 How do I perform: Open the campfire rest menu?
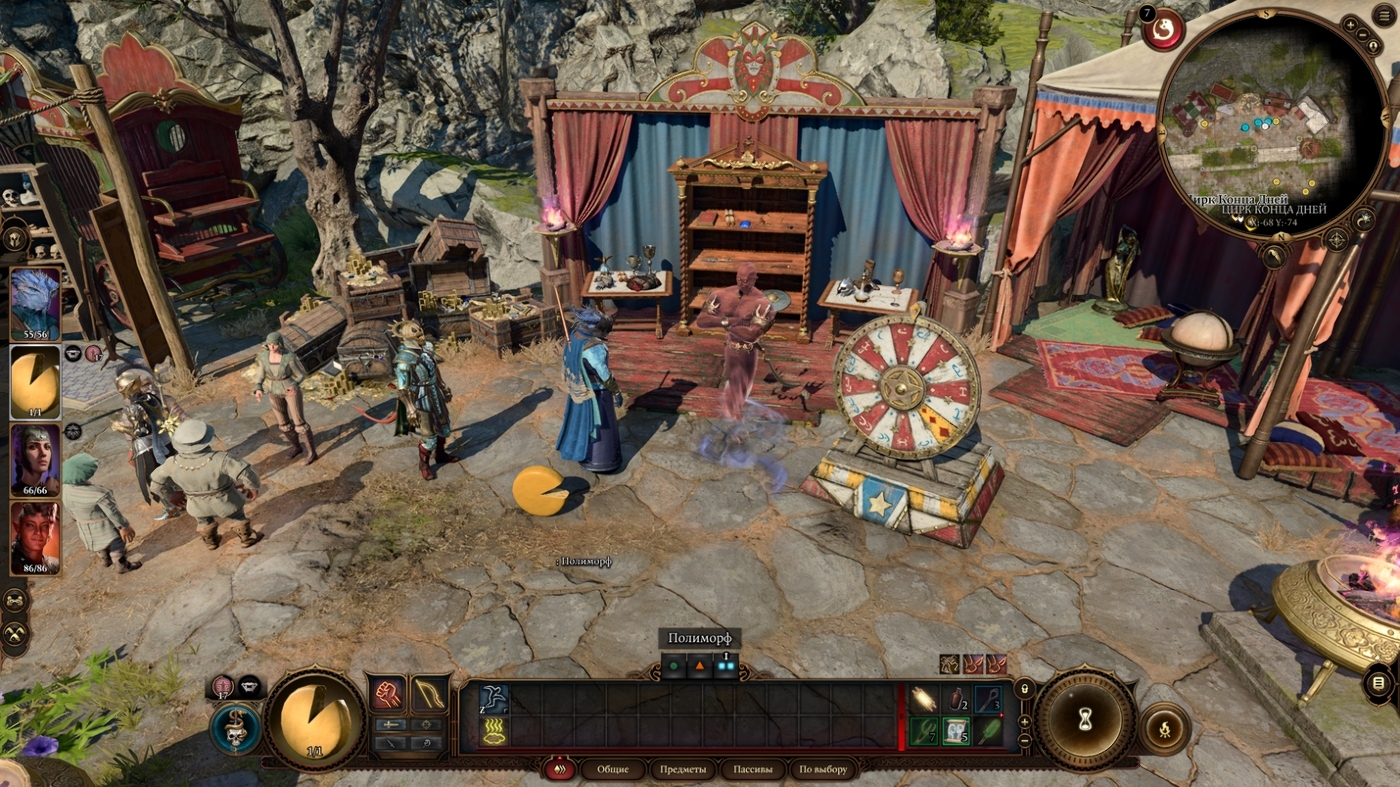click(1165, 727)
